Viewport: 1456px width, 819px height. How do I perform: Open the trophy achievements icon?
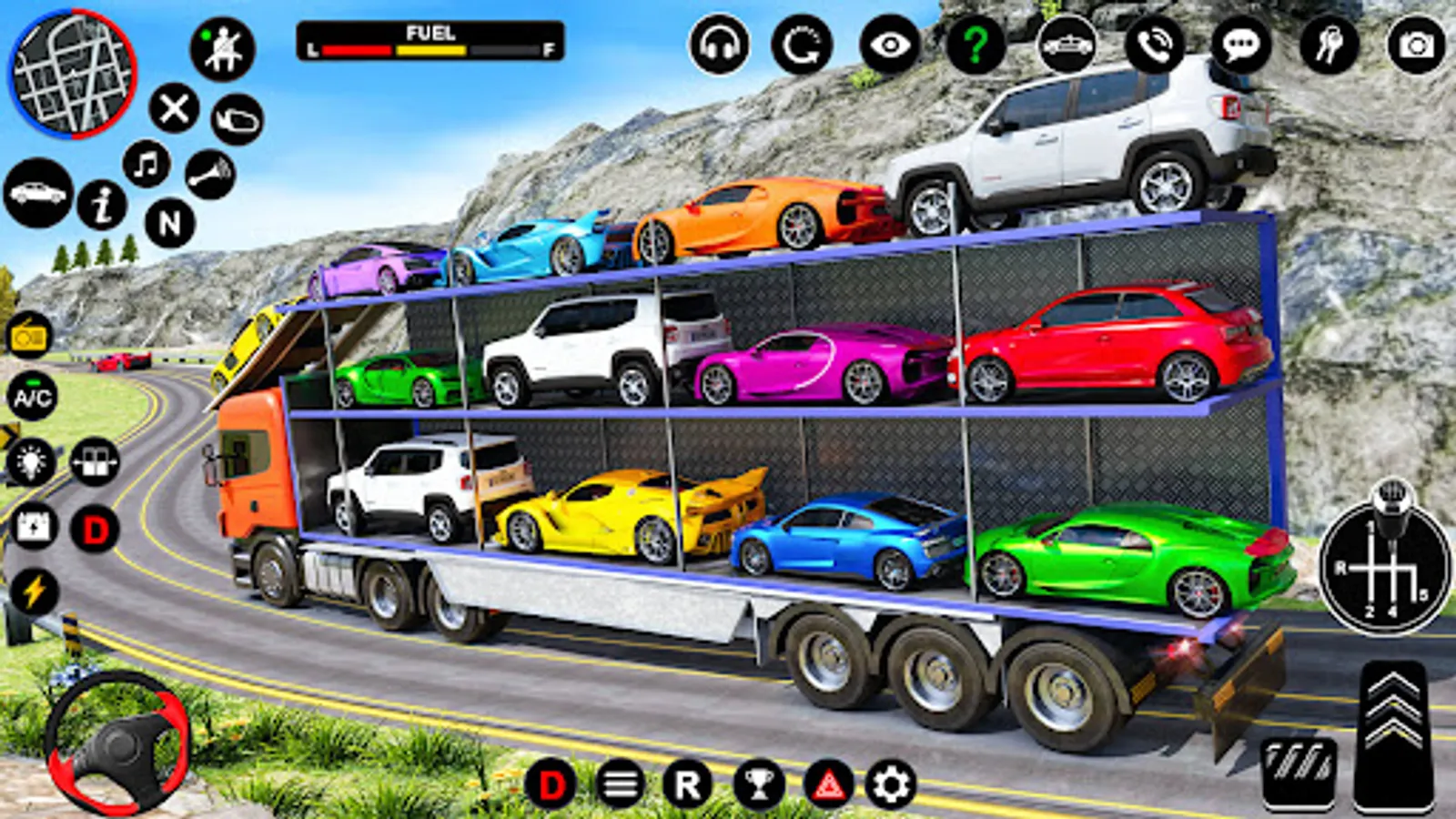click(759, 784)
